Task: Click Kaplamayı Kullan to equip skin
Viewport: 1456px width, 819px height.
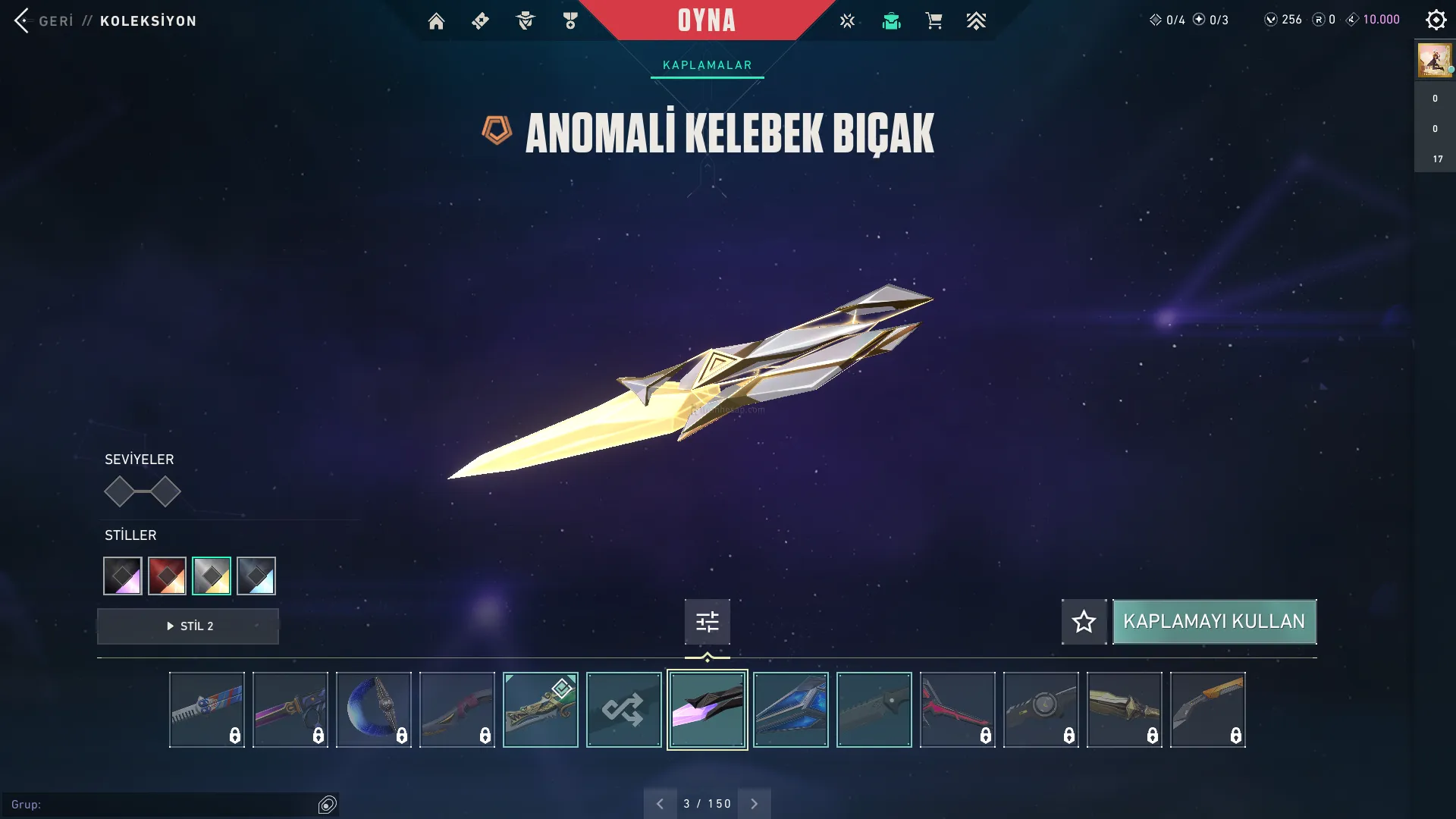Action: (x=1214, y=622)
